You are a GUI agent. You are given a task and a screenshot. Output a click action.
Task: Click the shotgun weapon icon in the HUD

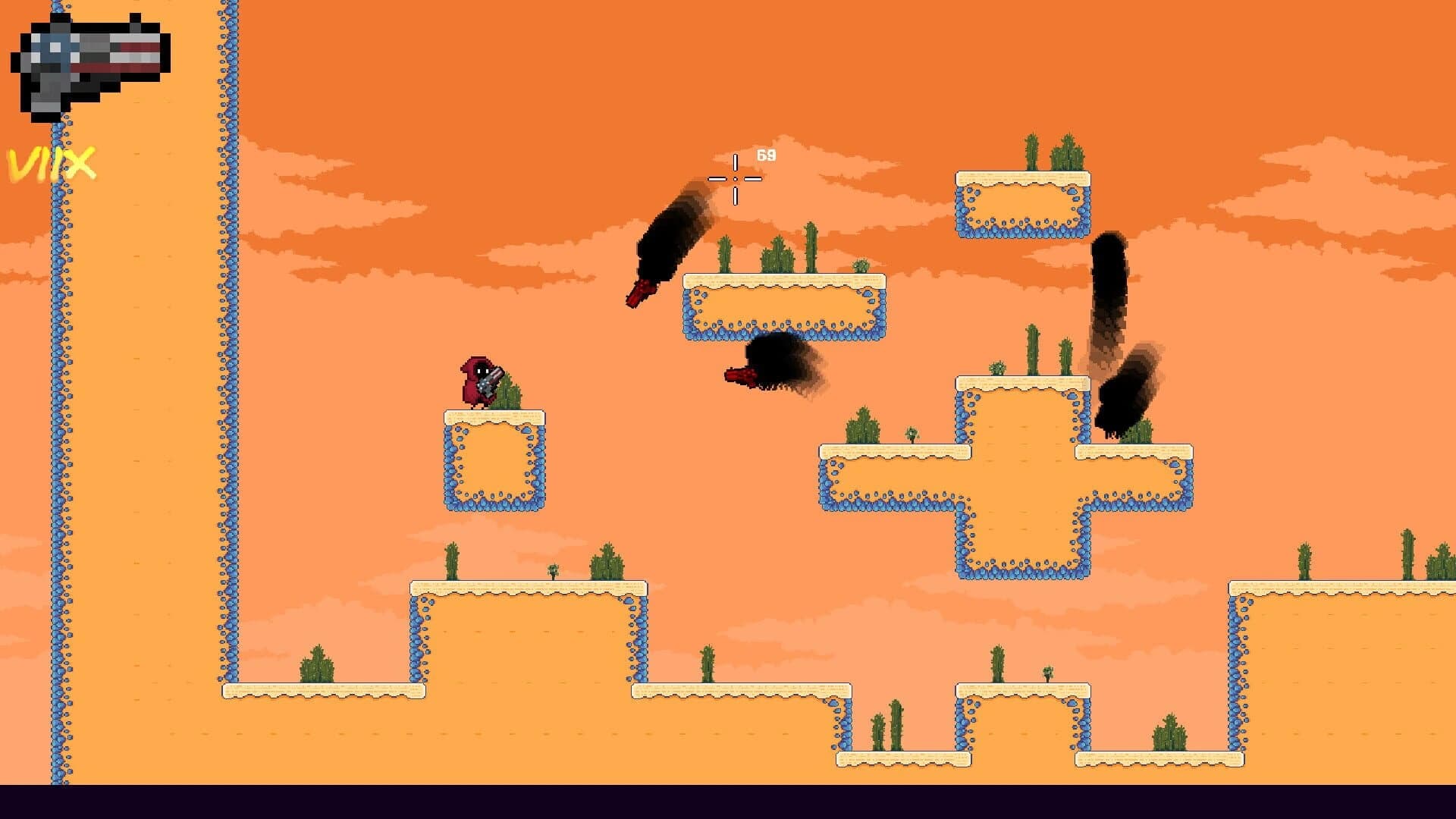91,61
